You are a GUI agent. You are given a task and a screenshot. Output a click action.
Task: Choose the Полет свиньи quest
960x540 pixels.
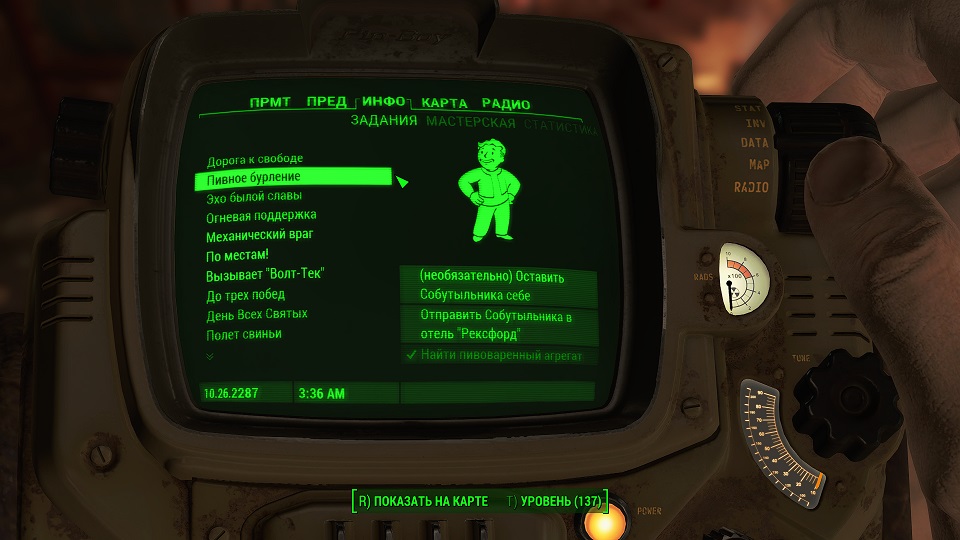click(244, 334)
